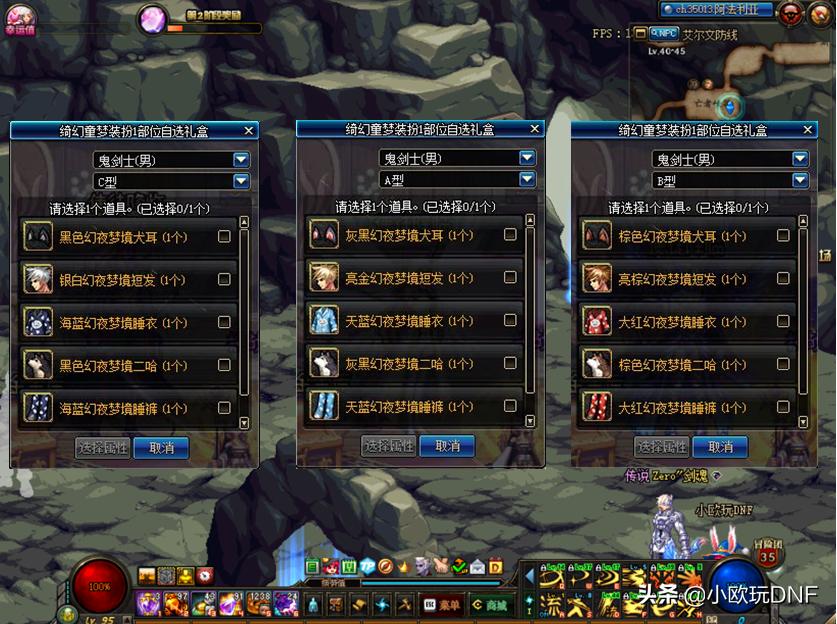Image resolution: width=837 pixels, height=624 pixels.
Task: Choose the 灰黑幻夜梦境犬耳 checkbox
Action: pos(510,235)
